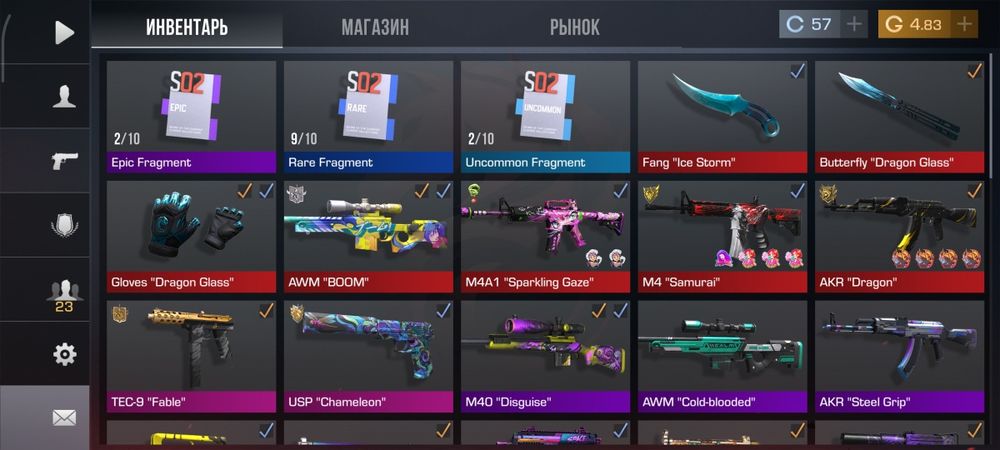Viewport: 1000px width, 450px height.
Task: Select the Инвентарь tab
Action: point(187,27)
